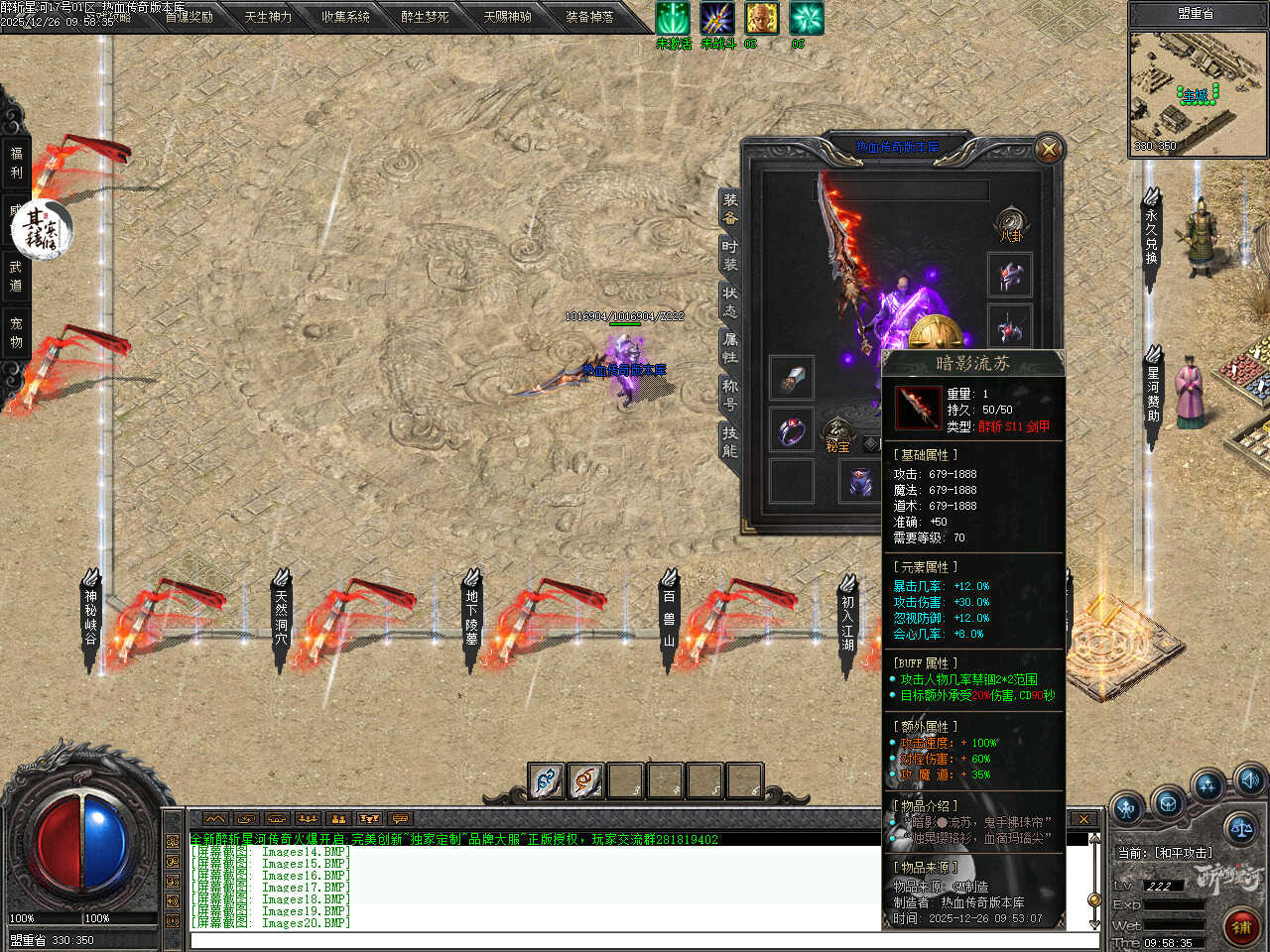Select the purple ring equipment slot

(x=791, y=430)
